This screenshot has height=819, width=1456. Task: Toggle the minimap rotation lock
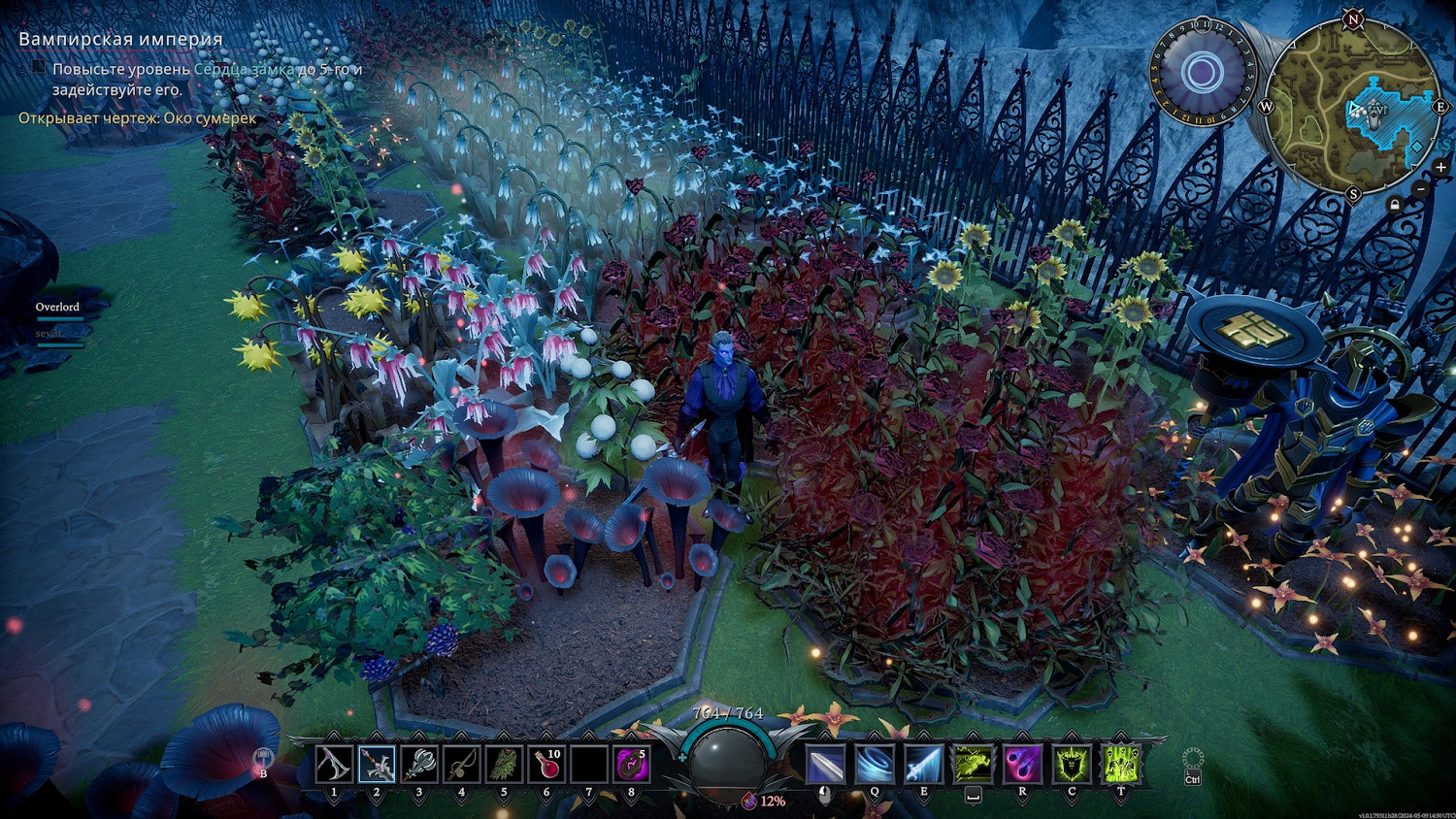tap(1395, 205)
